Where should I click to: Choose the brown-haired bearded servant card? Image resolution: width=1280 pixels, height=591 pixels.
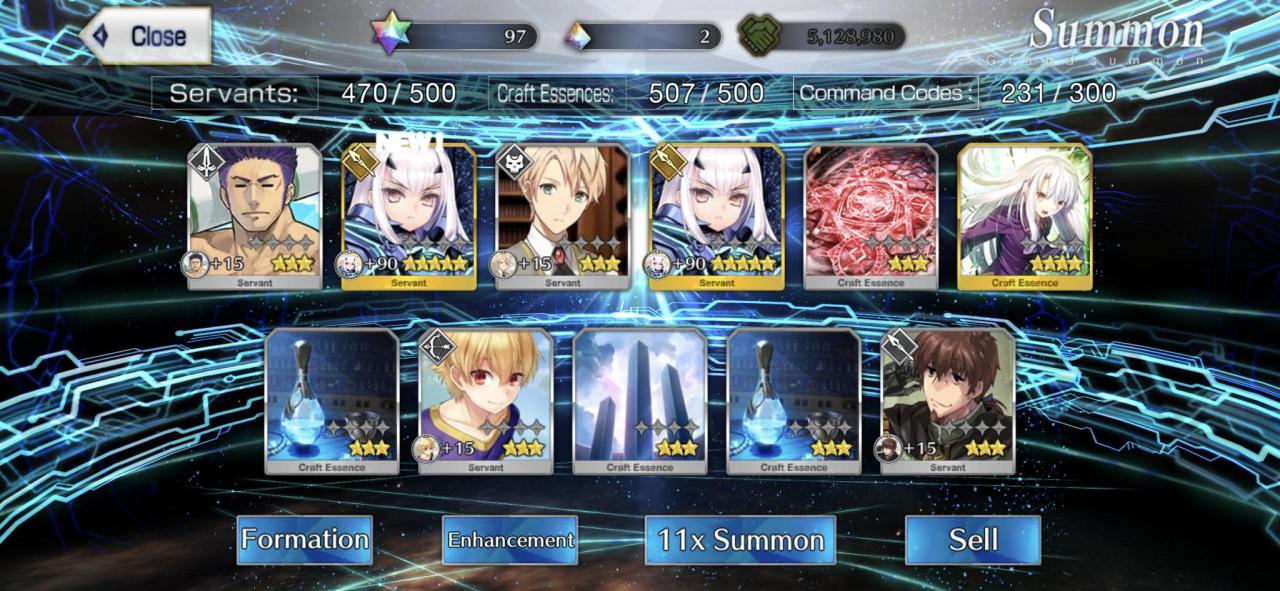948,400
